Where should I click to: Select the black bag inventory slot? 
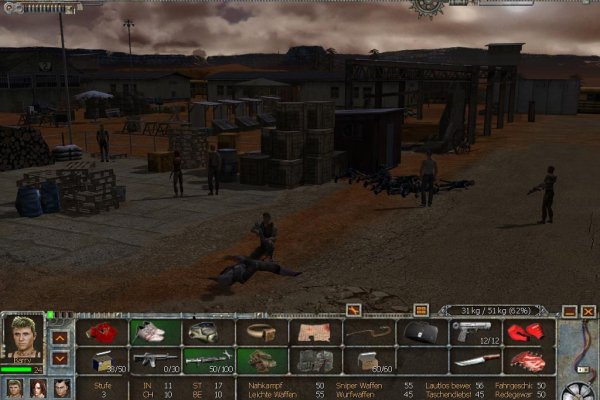(421, 332)
